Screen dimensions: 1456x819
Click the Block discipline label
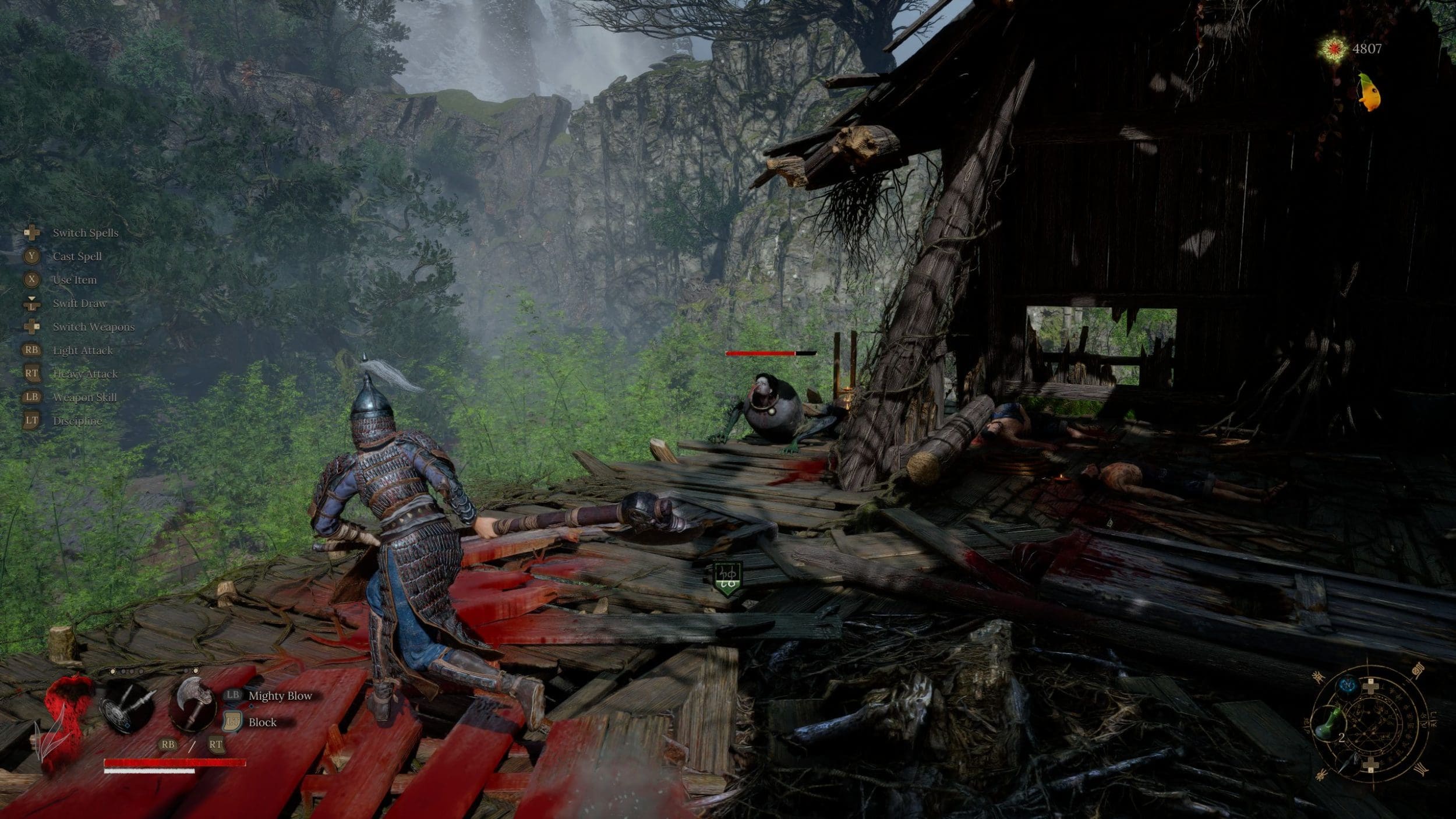263,722
